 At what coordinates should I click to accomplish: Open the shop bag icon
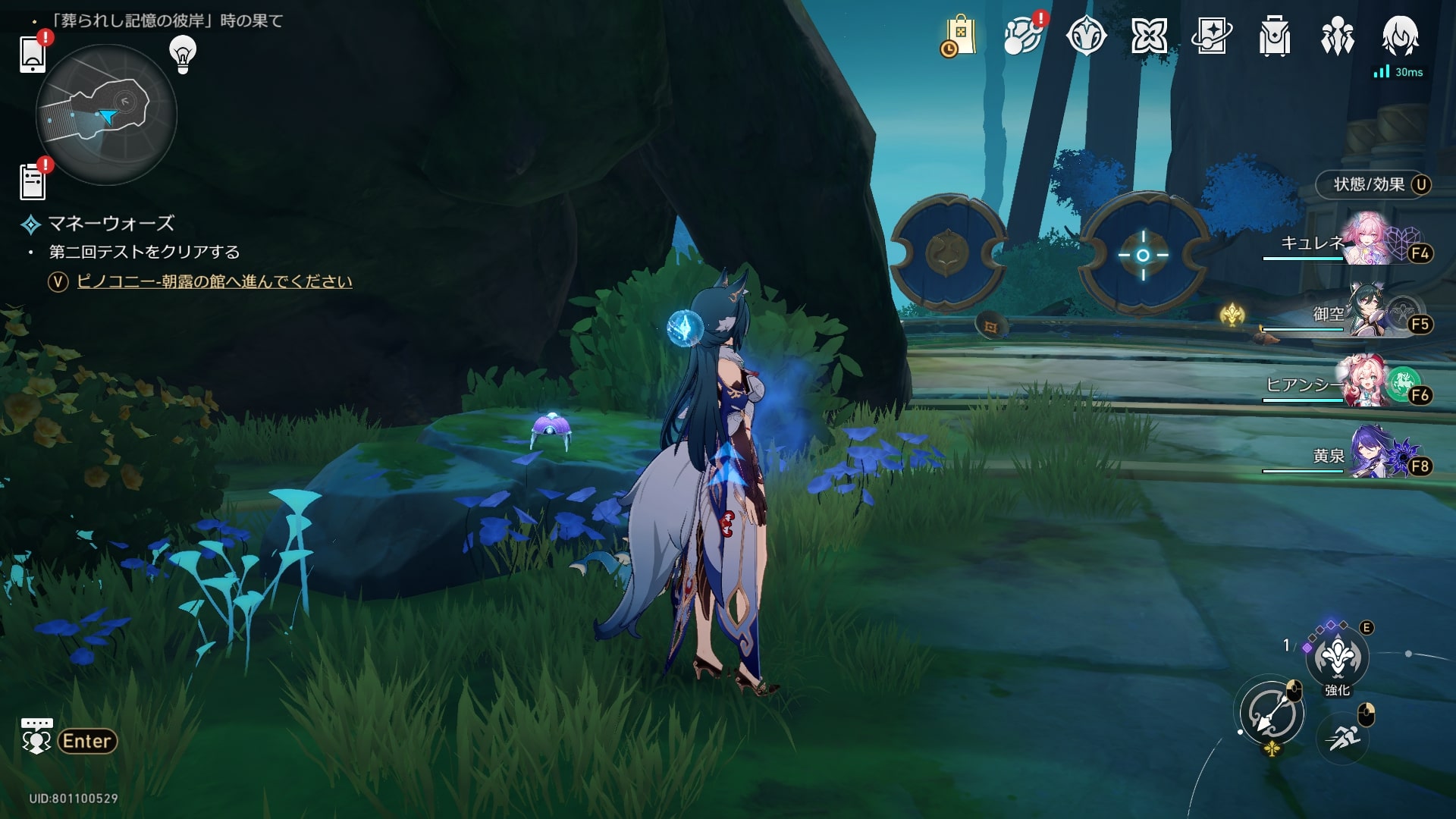click(x=959, y=36)
